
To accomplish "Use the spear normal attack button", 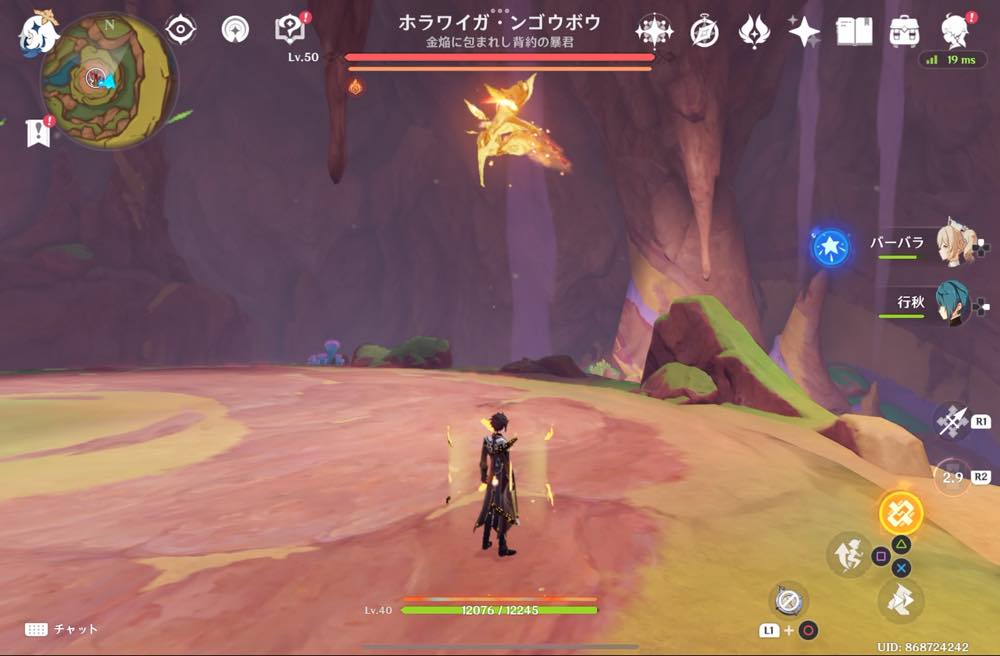I will (951, 421).
